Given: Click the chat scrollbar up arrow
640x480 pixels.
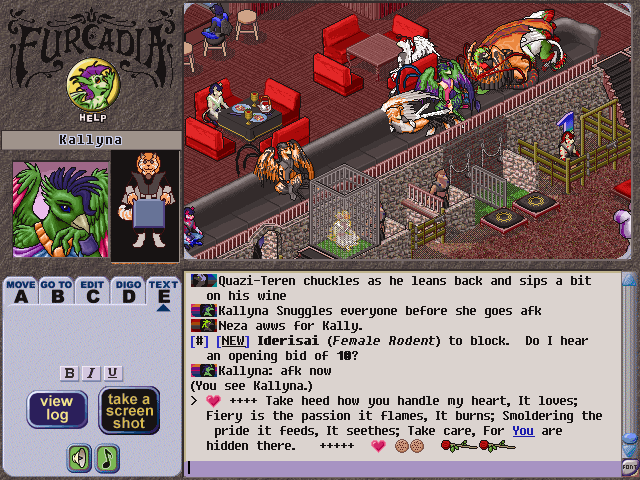Looking at the screenshot, I should pos(629,279).
